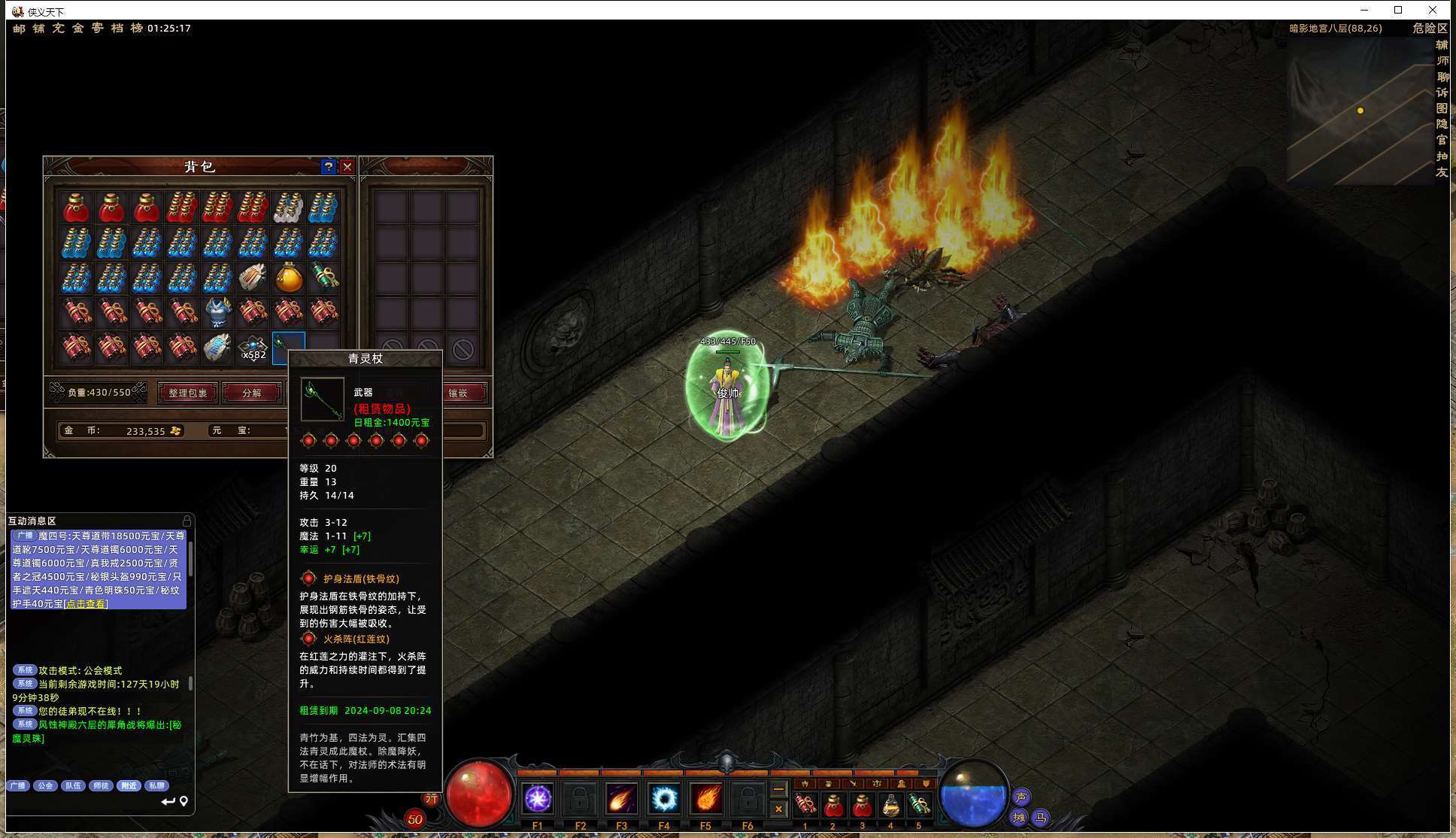Maximize the game window
This screenshot has width=1456, height=838.
coord(1398,10)
